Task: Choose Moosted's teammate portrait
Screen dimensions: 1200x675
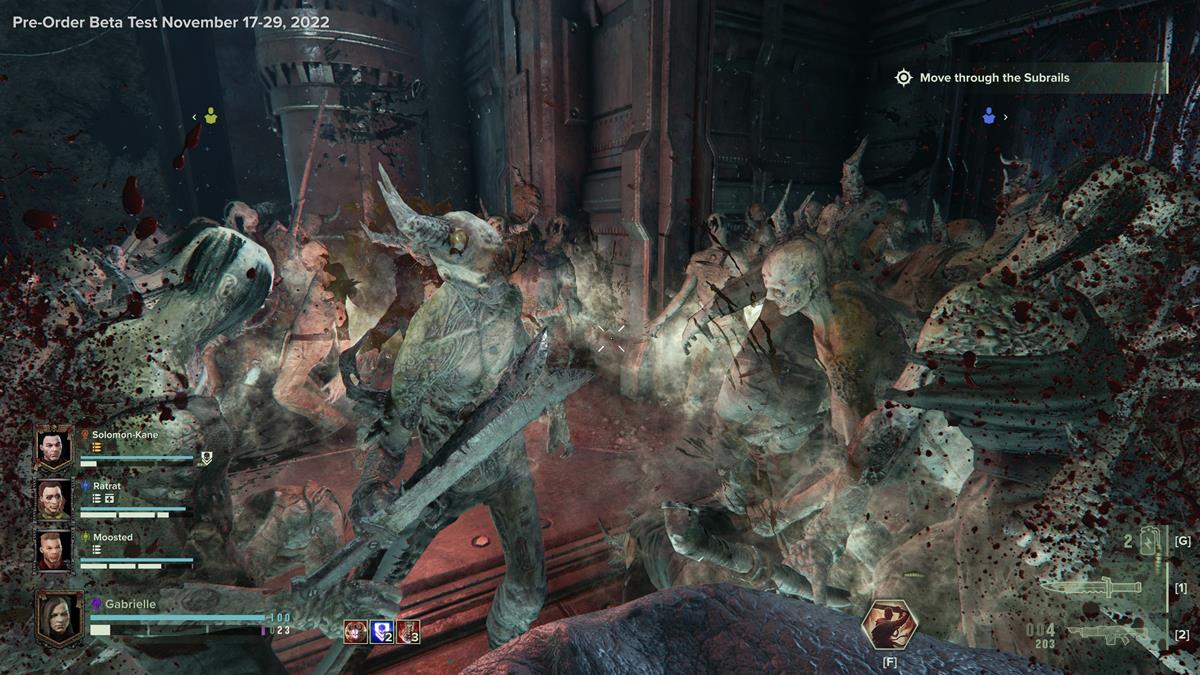Action: pos(54,550)
